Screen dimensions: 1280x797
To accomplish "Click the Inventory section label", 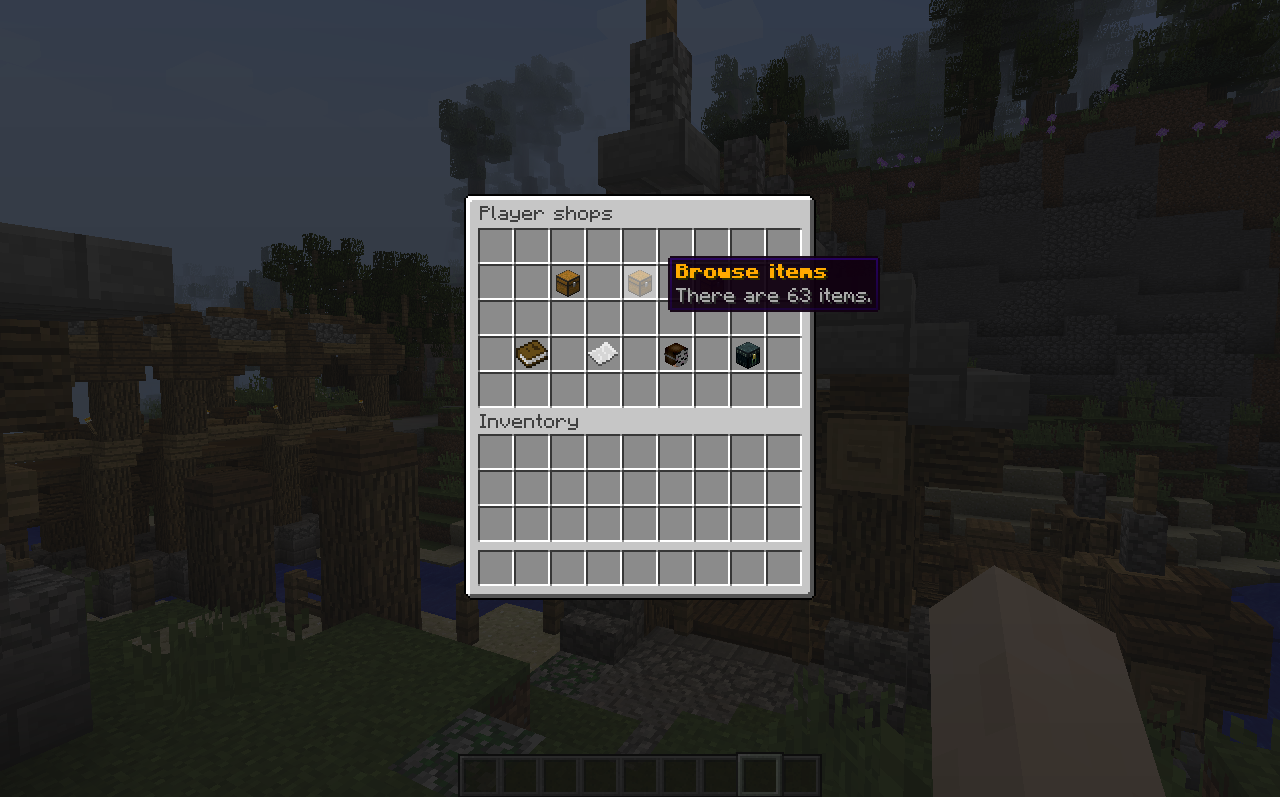I will (x=528, y=421).
